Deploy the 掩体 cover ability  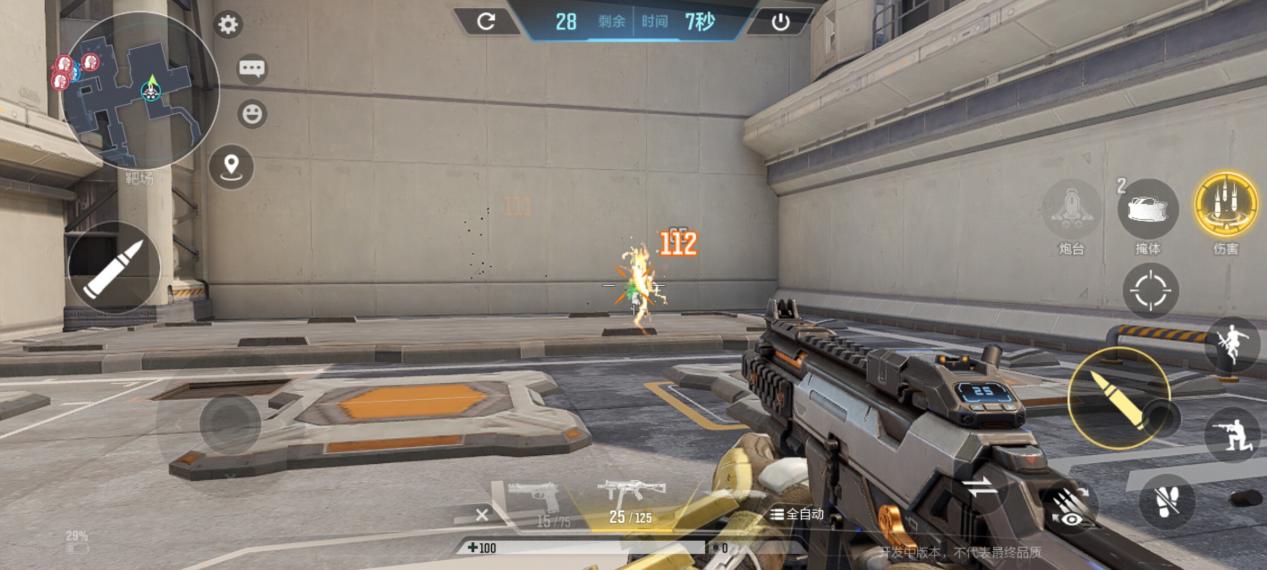tap(1147, 208)
